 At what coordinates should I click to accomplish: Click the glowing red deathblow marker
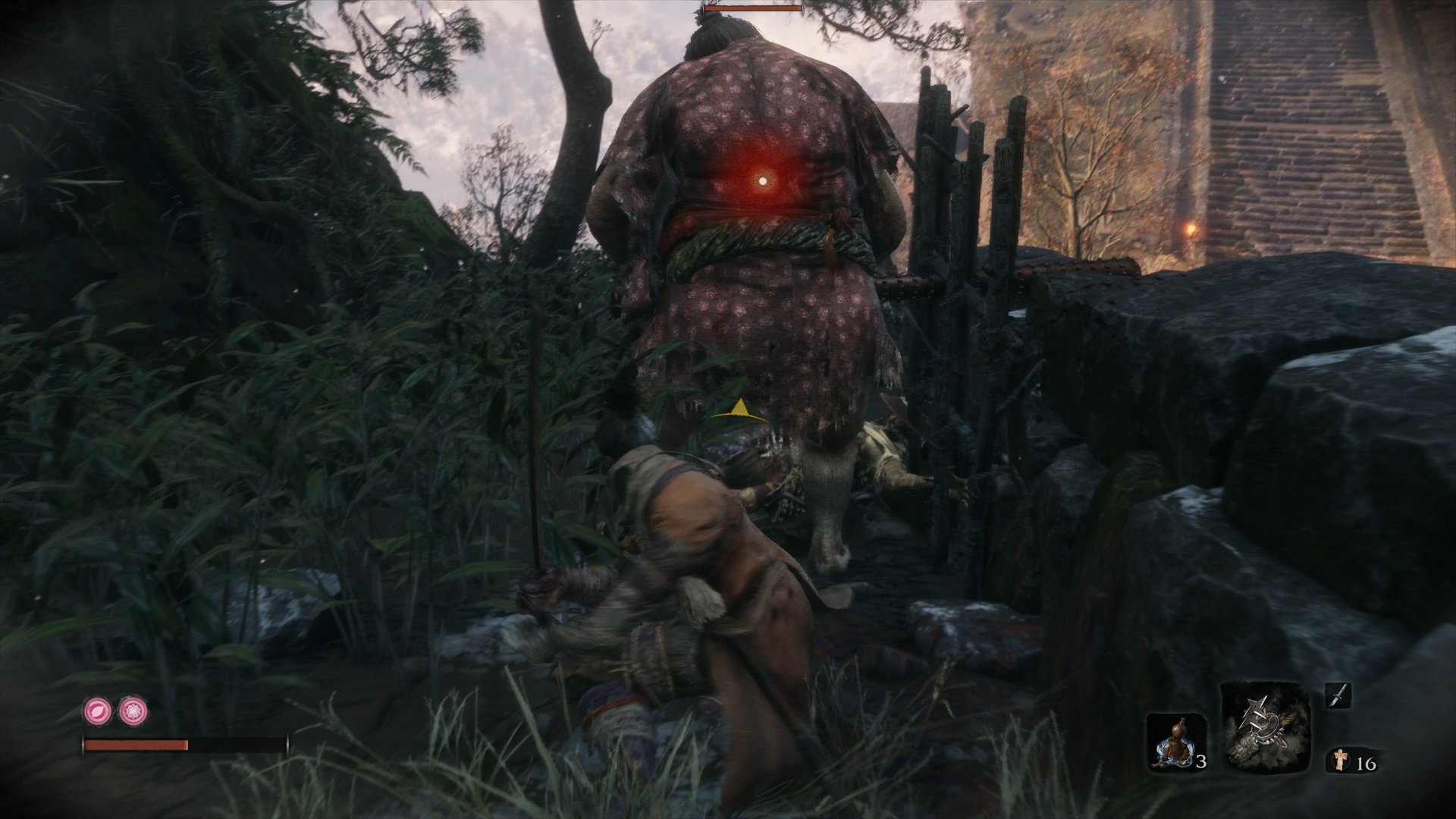coord(762,182)
